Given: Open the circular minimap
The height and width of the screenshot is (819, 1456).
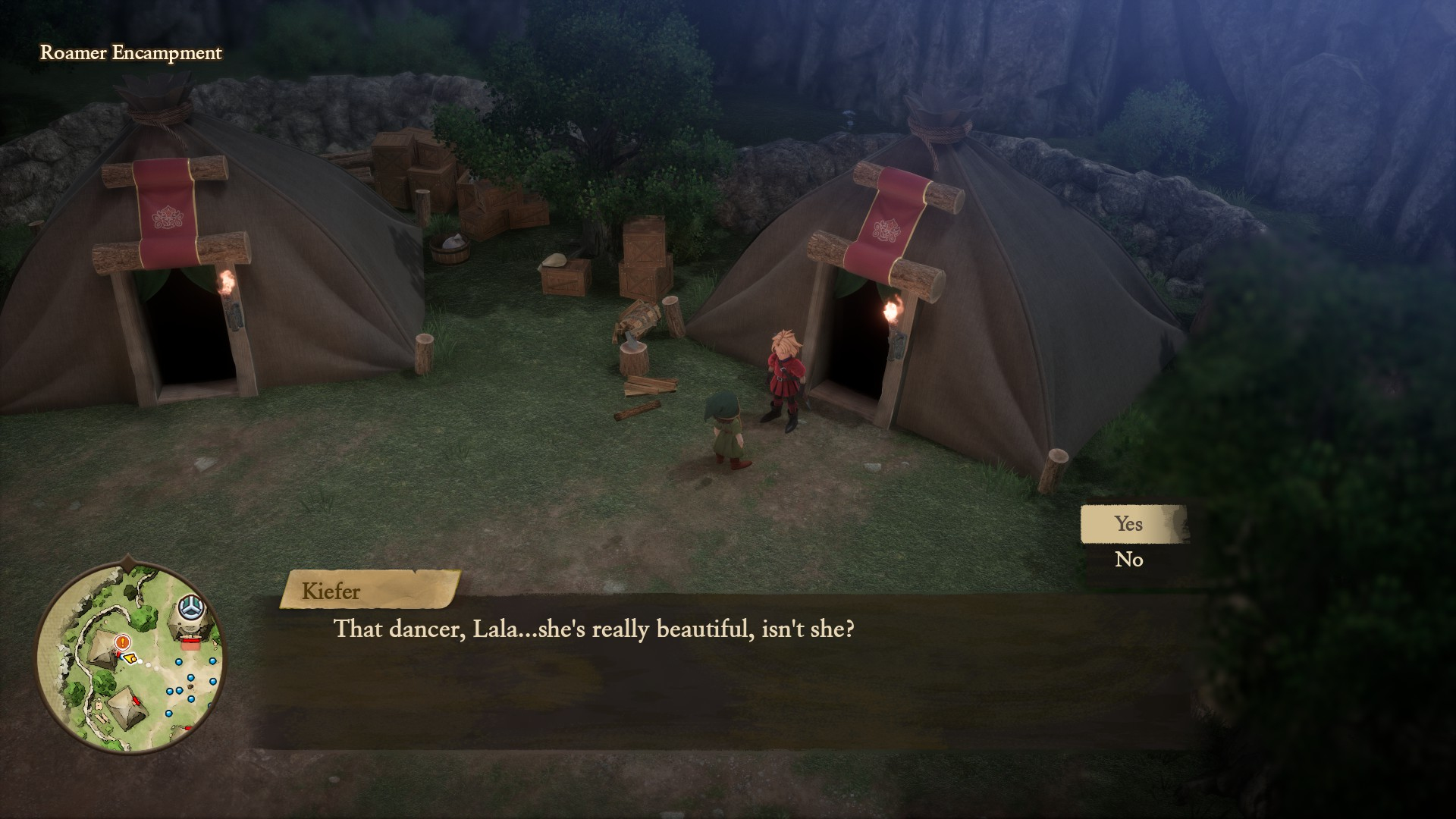Looking at the screenshot, I should 130,657.
